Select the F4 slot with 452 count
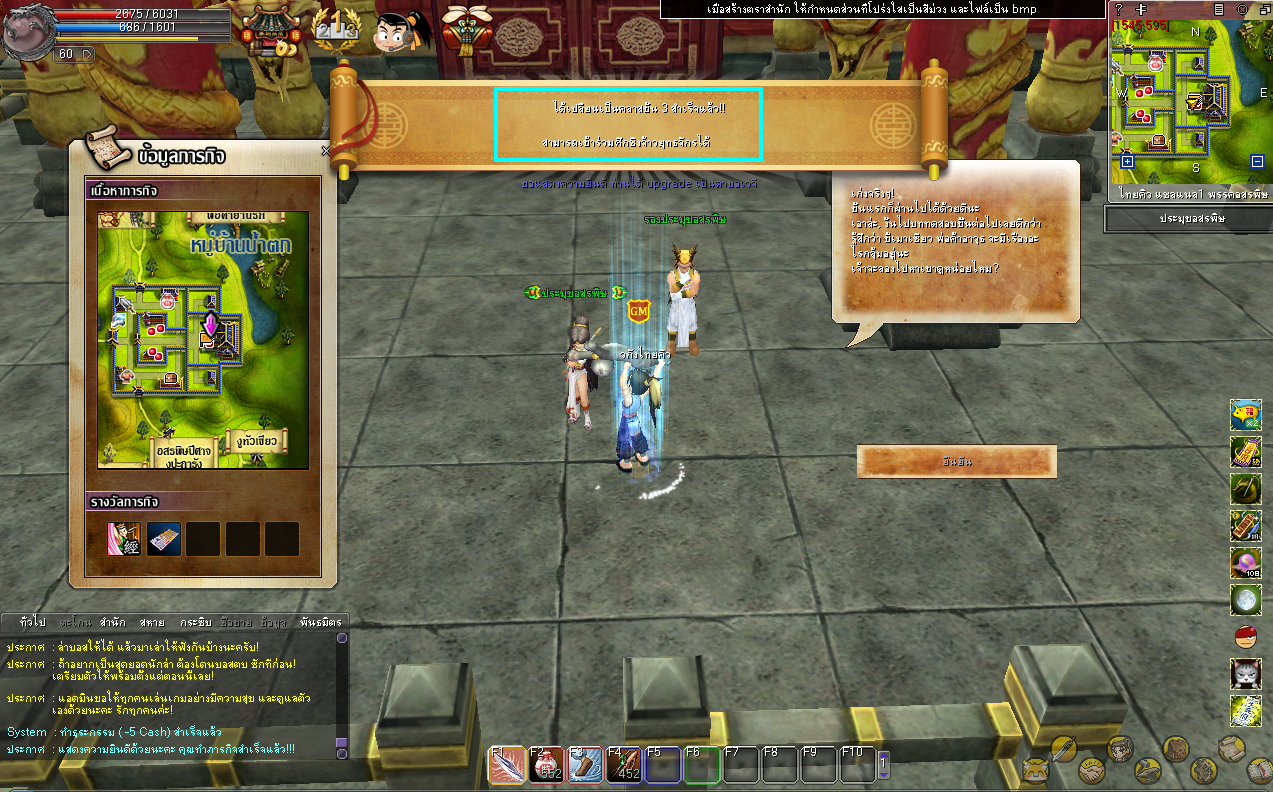Viewport: 1273px width, 792px height. tap(624, 766)
